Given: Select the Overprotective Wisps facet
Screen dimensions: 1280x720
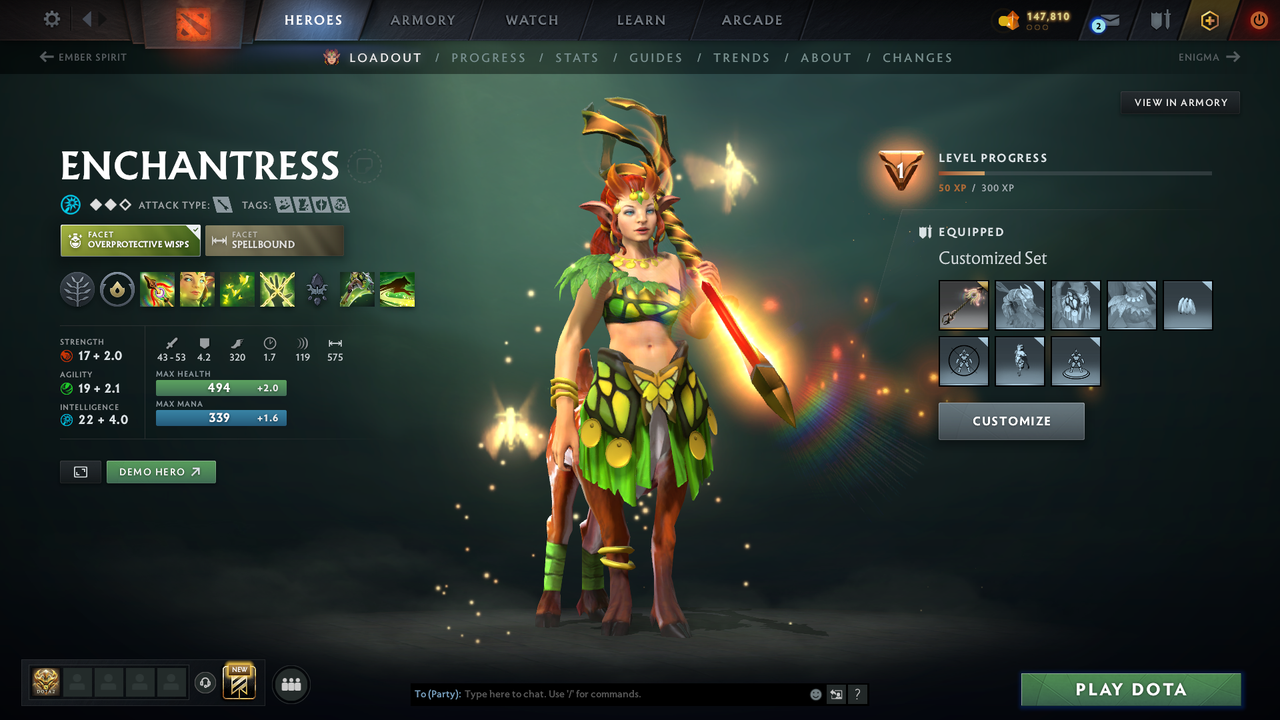Looking at the screenshot, I should pos(130,240).
